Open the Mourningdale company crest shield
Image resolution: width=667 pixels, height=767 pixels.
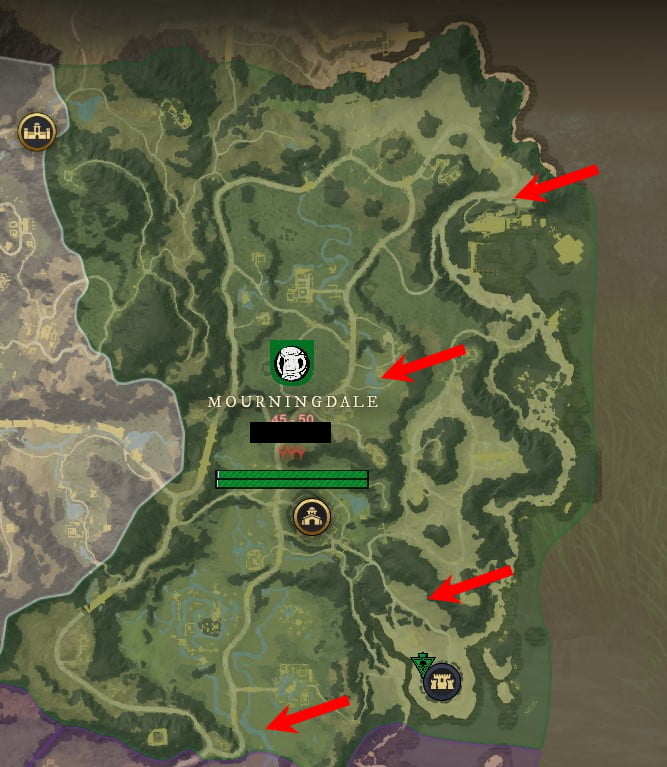tap(292, 361)
